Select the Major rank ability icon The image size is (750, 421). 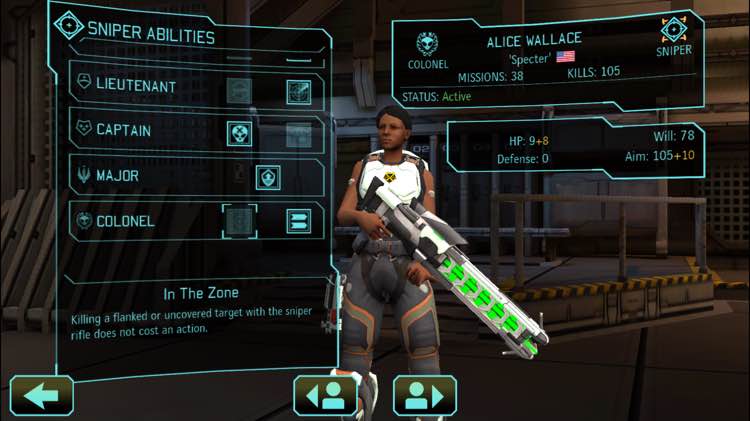(268, 177)
